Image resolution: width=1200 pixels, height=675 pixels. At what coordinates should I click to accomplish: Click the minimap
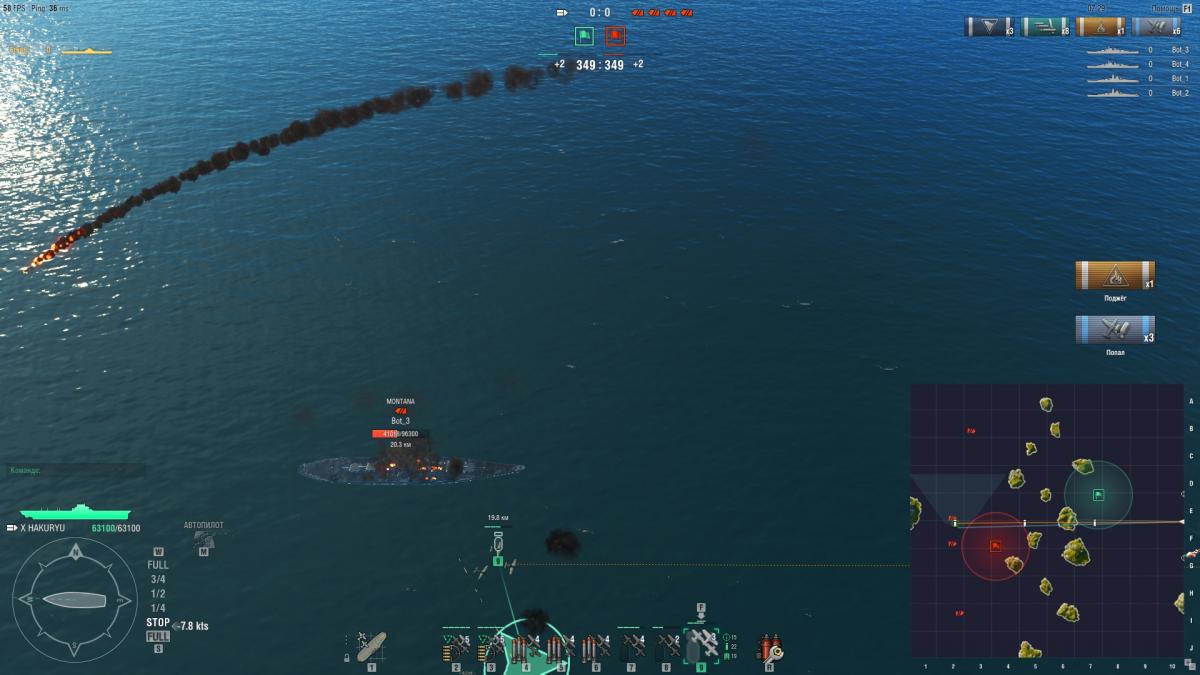[x=1046, y=520]
